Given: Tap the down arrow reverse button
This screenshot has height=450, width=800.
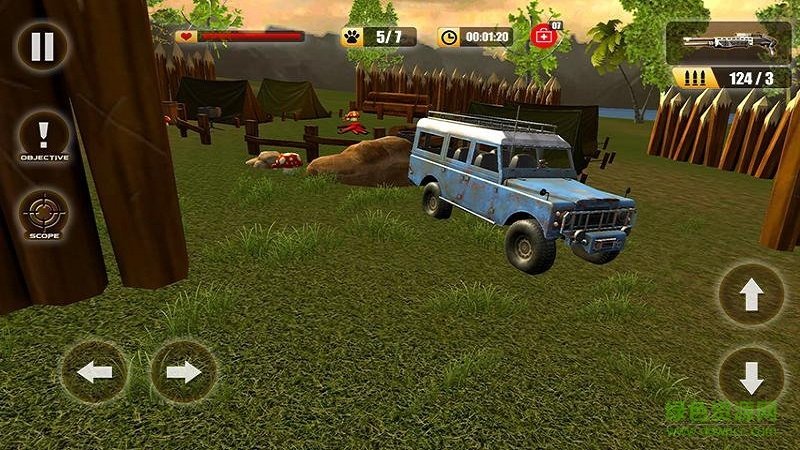Looking at the screenshot, I should [x=750, y=379].
